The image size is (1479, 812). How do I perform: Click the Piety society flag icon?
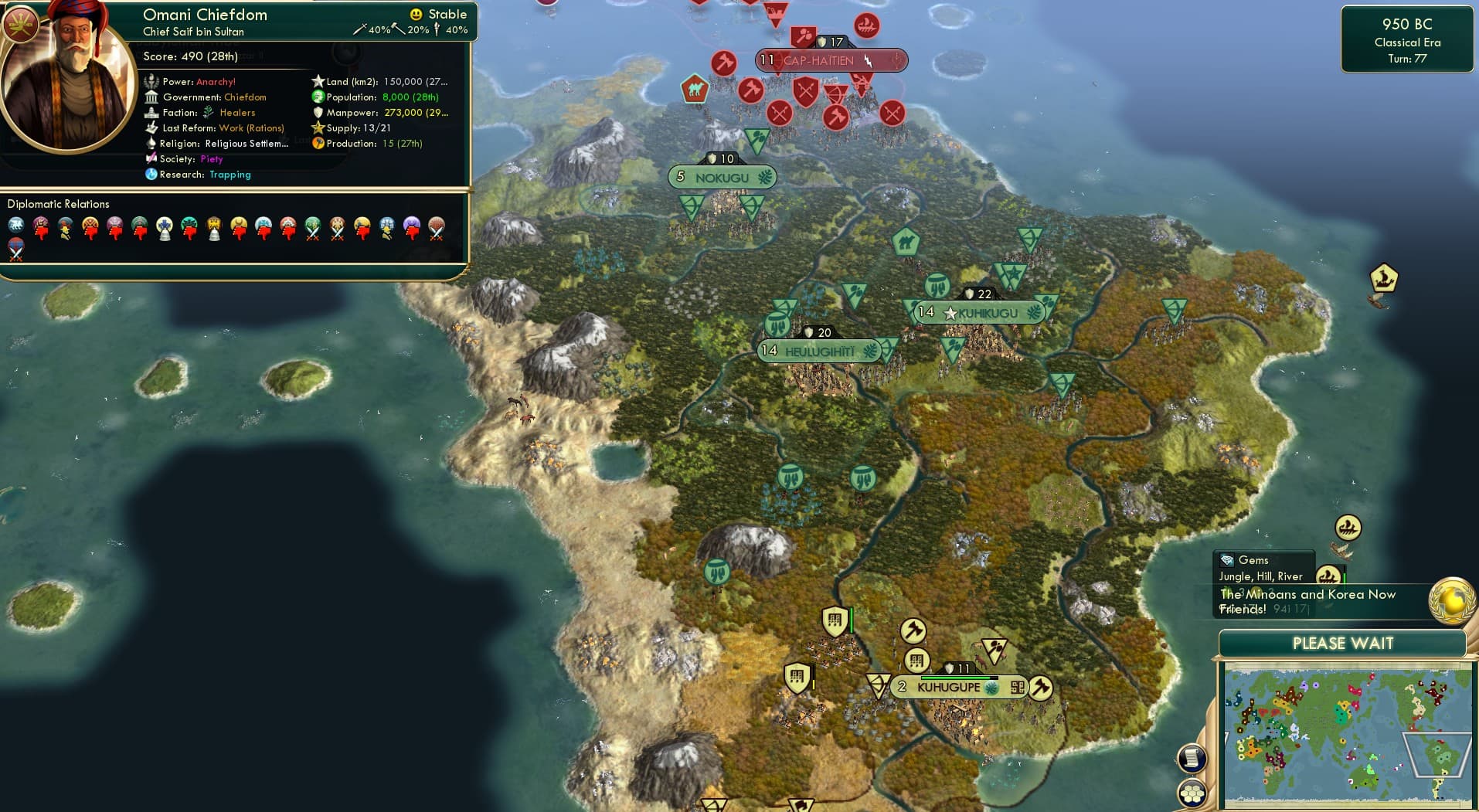[151, 158]
